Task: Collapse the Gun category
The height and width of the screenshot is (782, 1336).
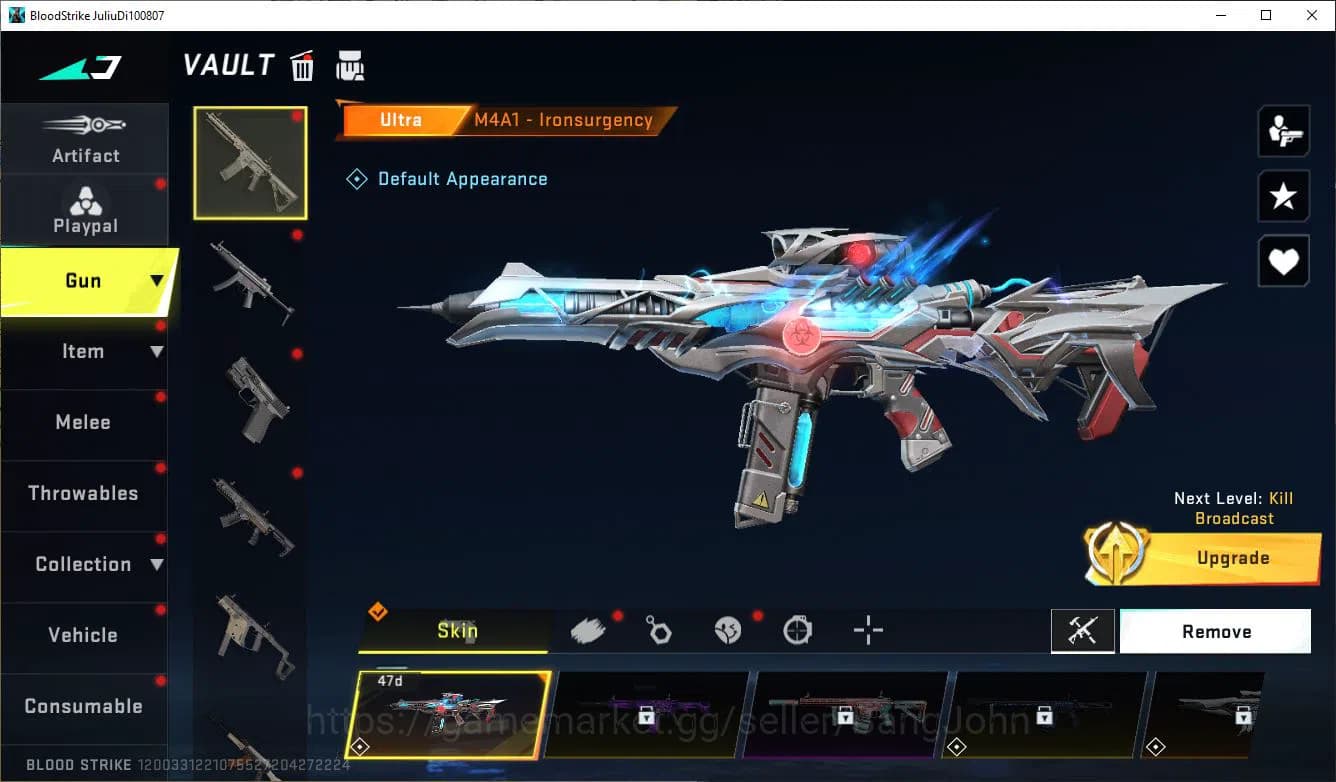Action: click(84, 281)
